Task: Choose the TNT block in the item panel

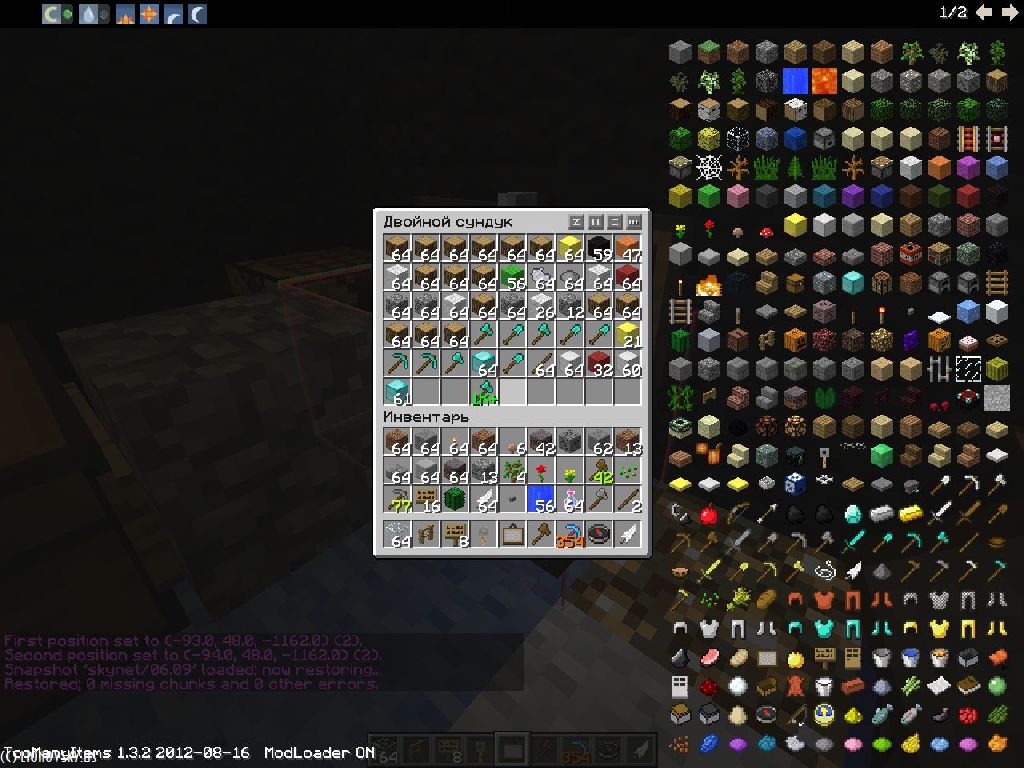Action: pos(910,254)
